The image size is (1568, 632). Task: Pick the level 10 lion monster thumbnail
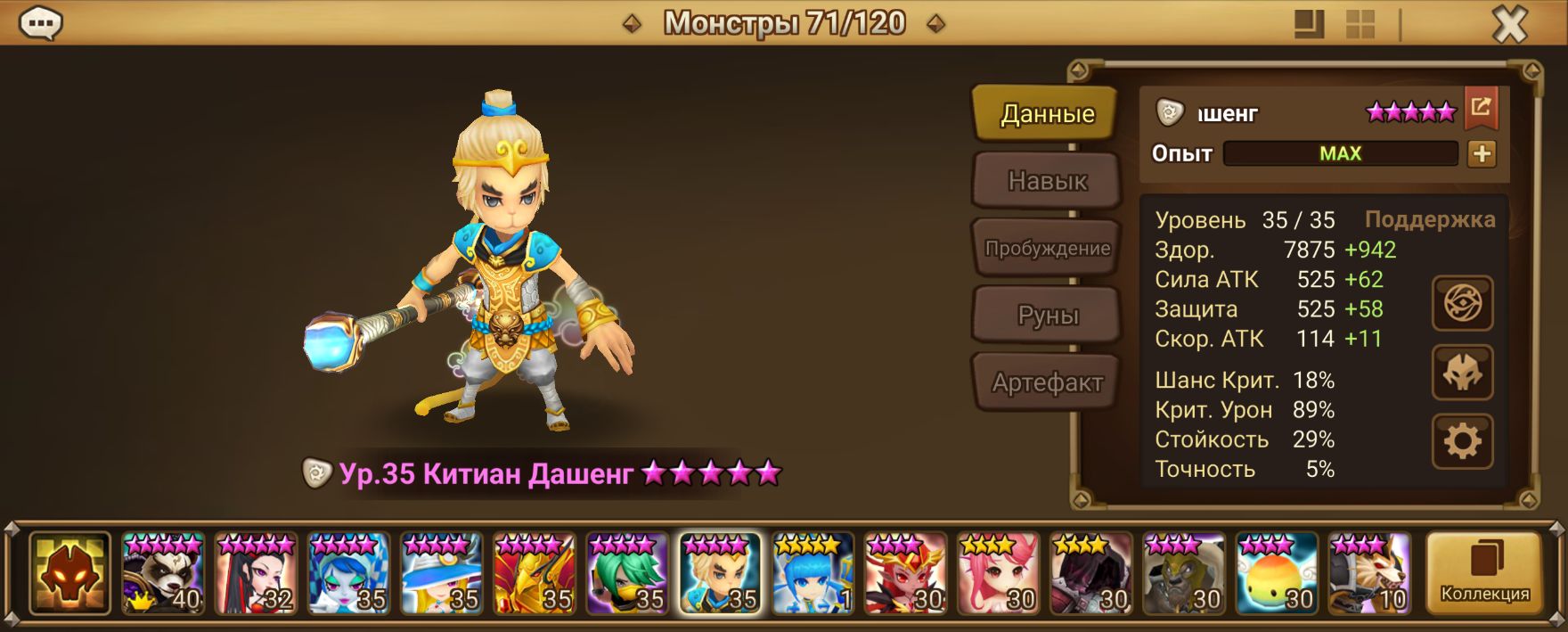point(1369,573)
